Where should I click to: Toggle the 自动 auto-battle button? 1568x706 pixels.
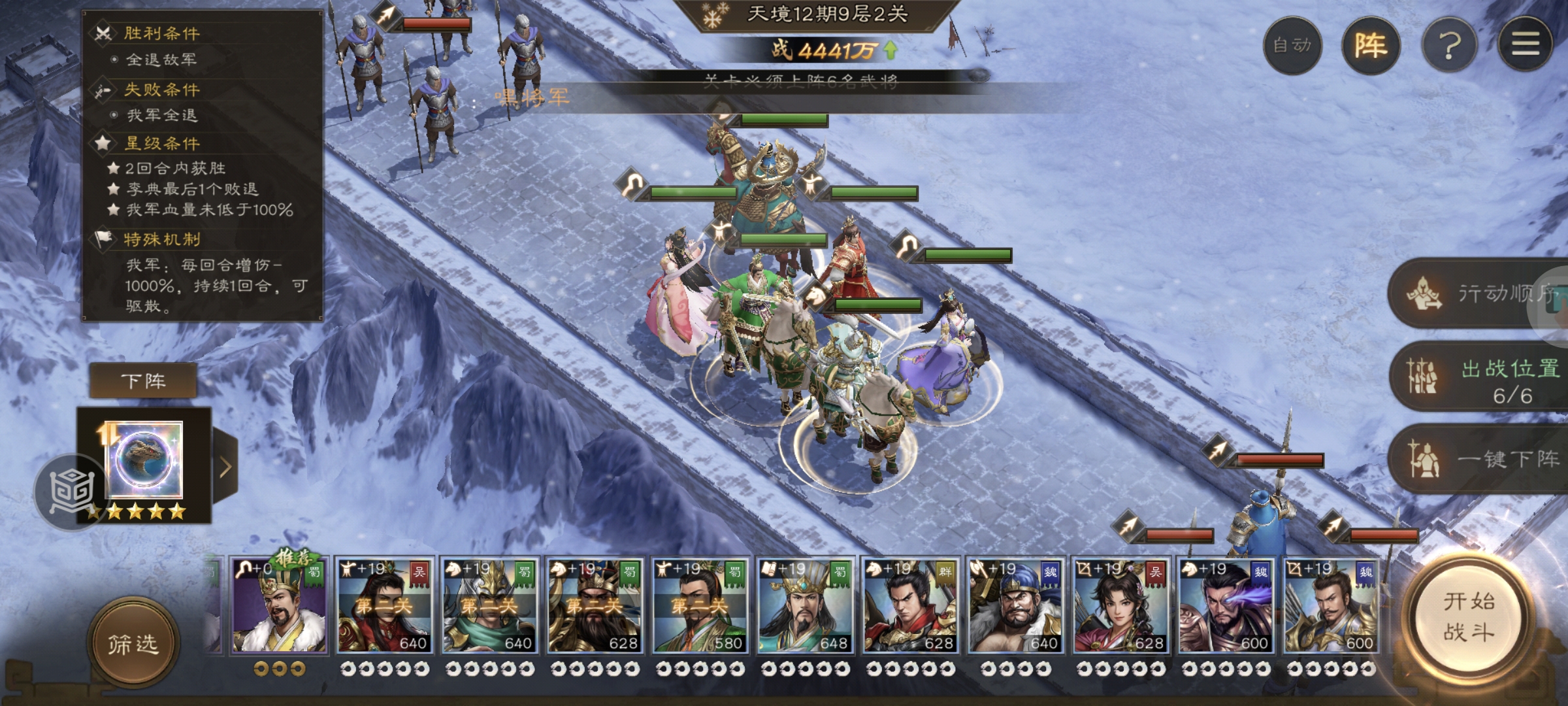pos(1292,45)
